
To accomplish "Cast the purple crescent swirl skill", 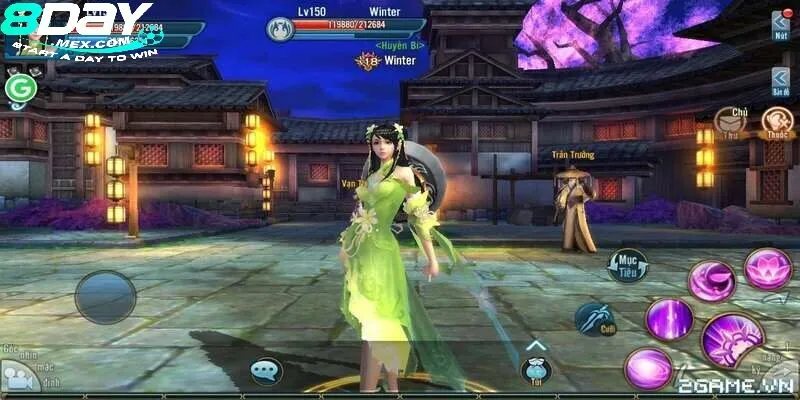I will pyautogui.click(x=711, y=280).
